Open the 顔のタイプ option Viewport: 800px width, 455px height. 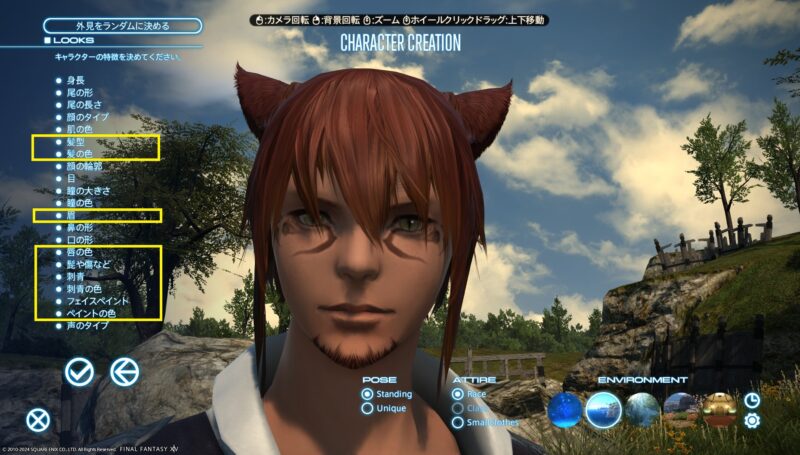click(86, 116)
